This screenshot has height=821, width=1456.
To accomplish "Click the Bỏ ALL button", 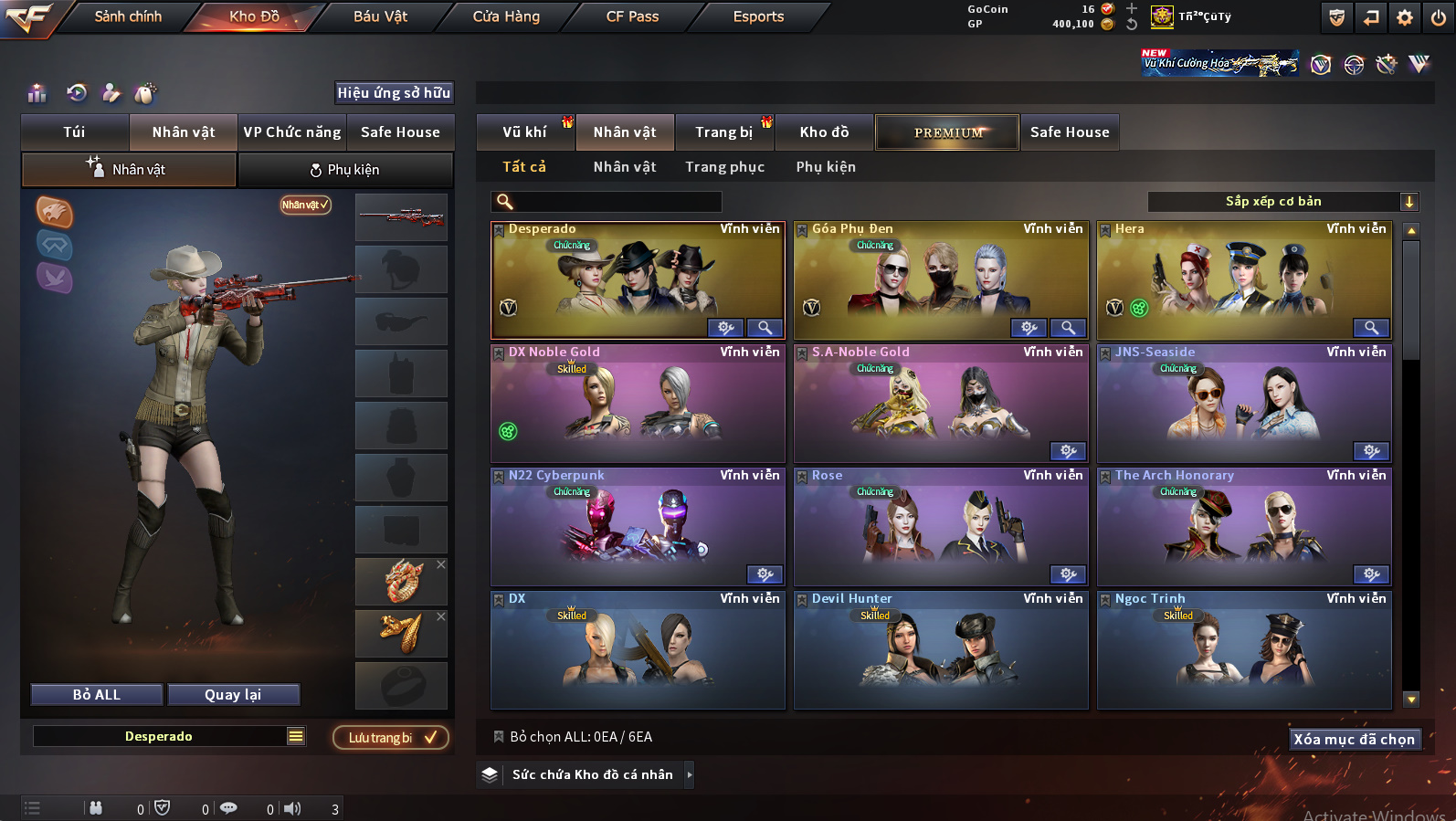I will (x=97, y=695).
